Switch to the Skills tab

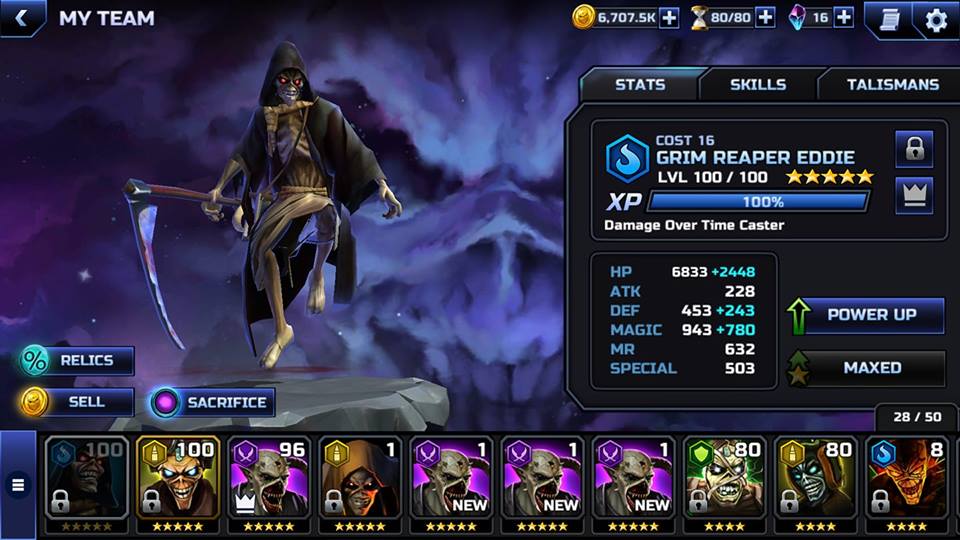click(x=758, y=85)
